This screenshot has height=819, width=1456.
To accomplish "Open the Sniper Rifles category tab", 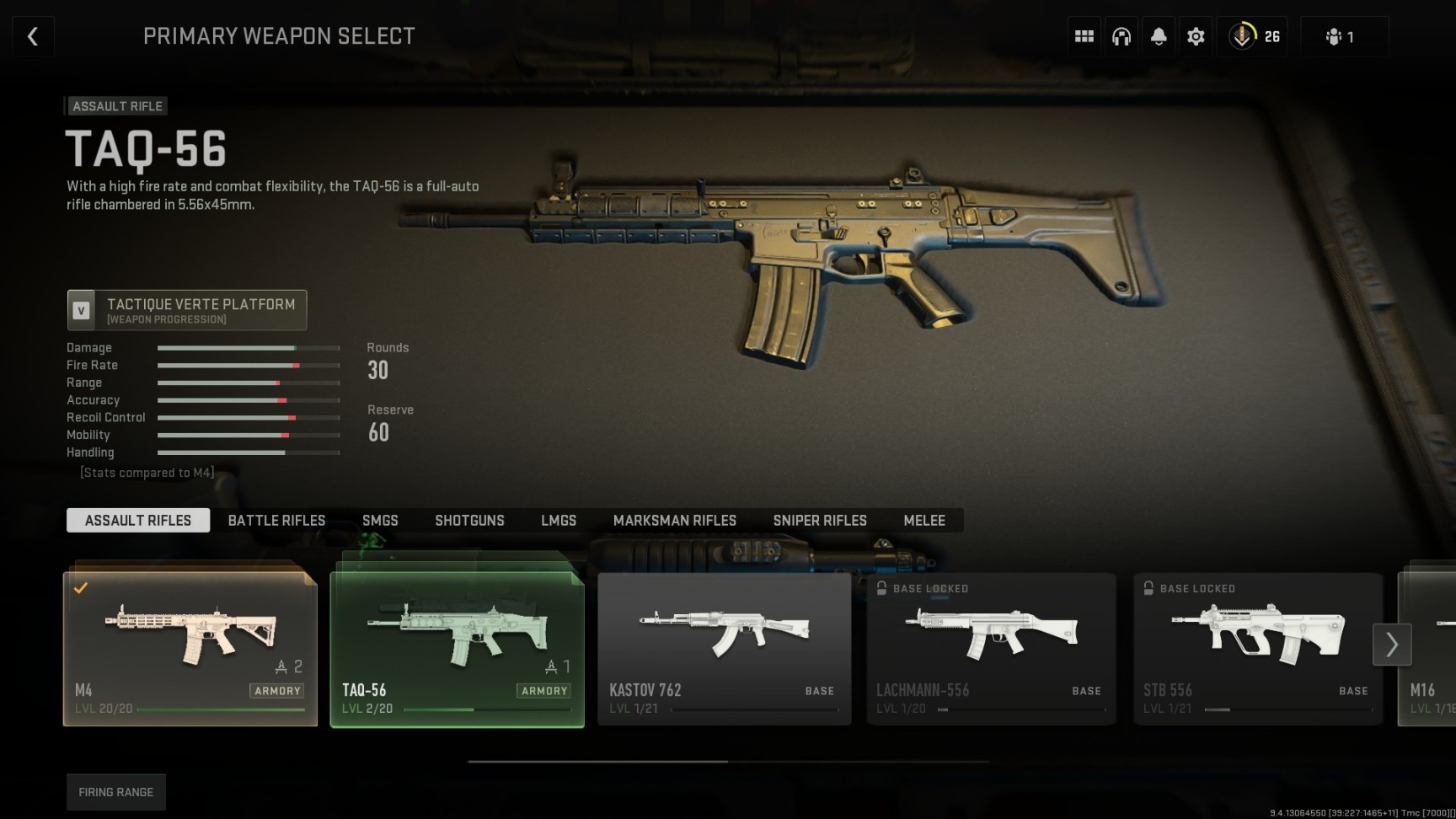I will tap(819, 520).
